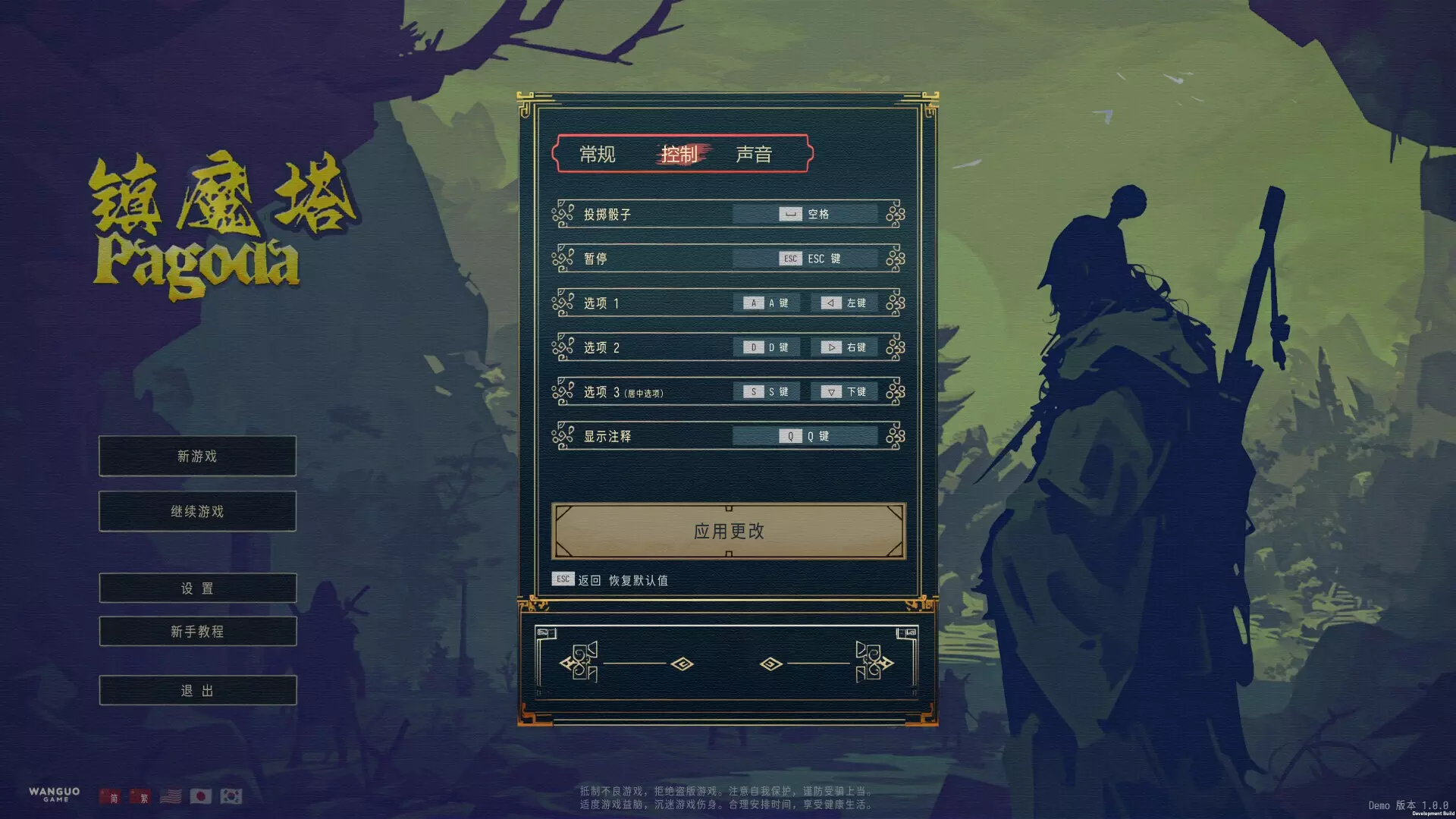Select the simplified Chinese (简) flag icon
Image resolution: width=1456 pixels, height=819 pixels.
[109, 796]
